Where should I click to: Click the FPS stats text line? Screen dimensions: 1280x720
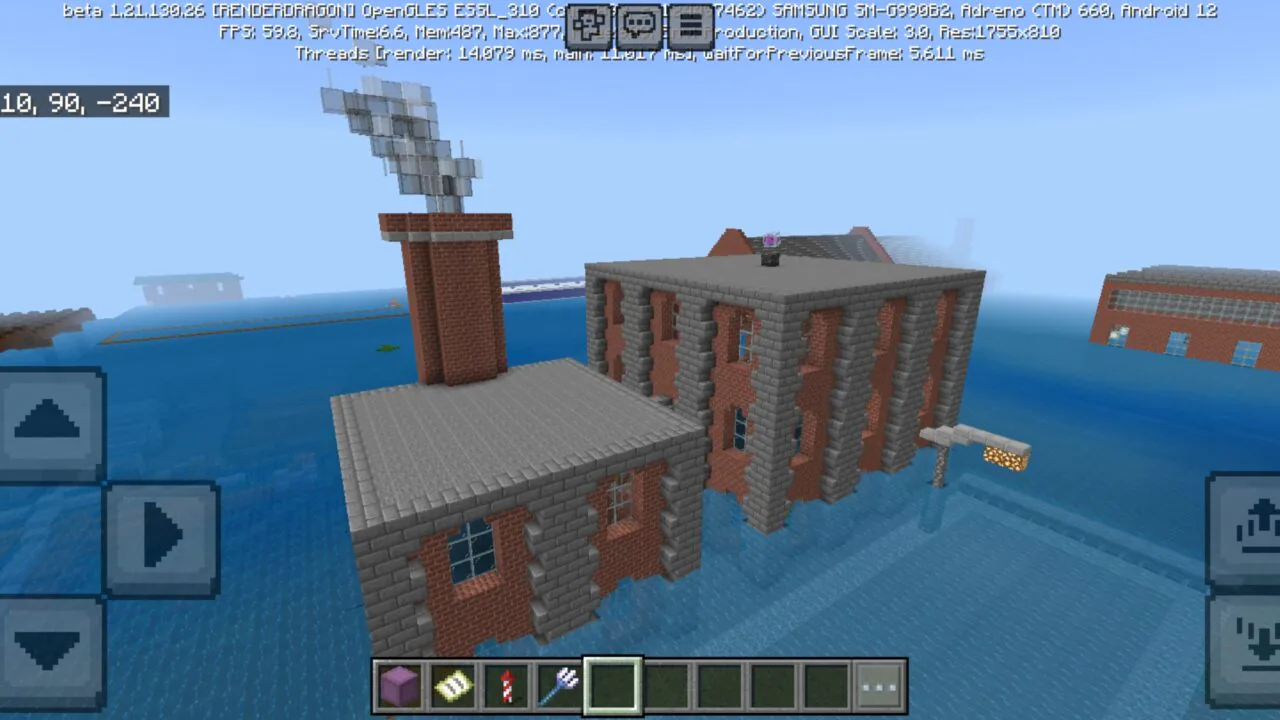pyautogui.click(x=400, y=31)
